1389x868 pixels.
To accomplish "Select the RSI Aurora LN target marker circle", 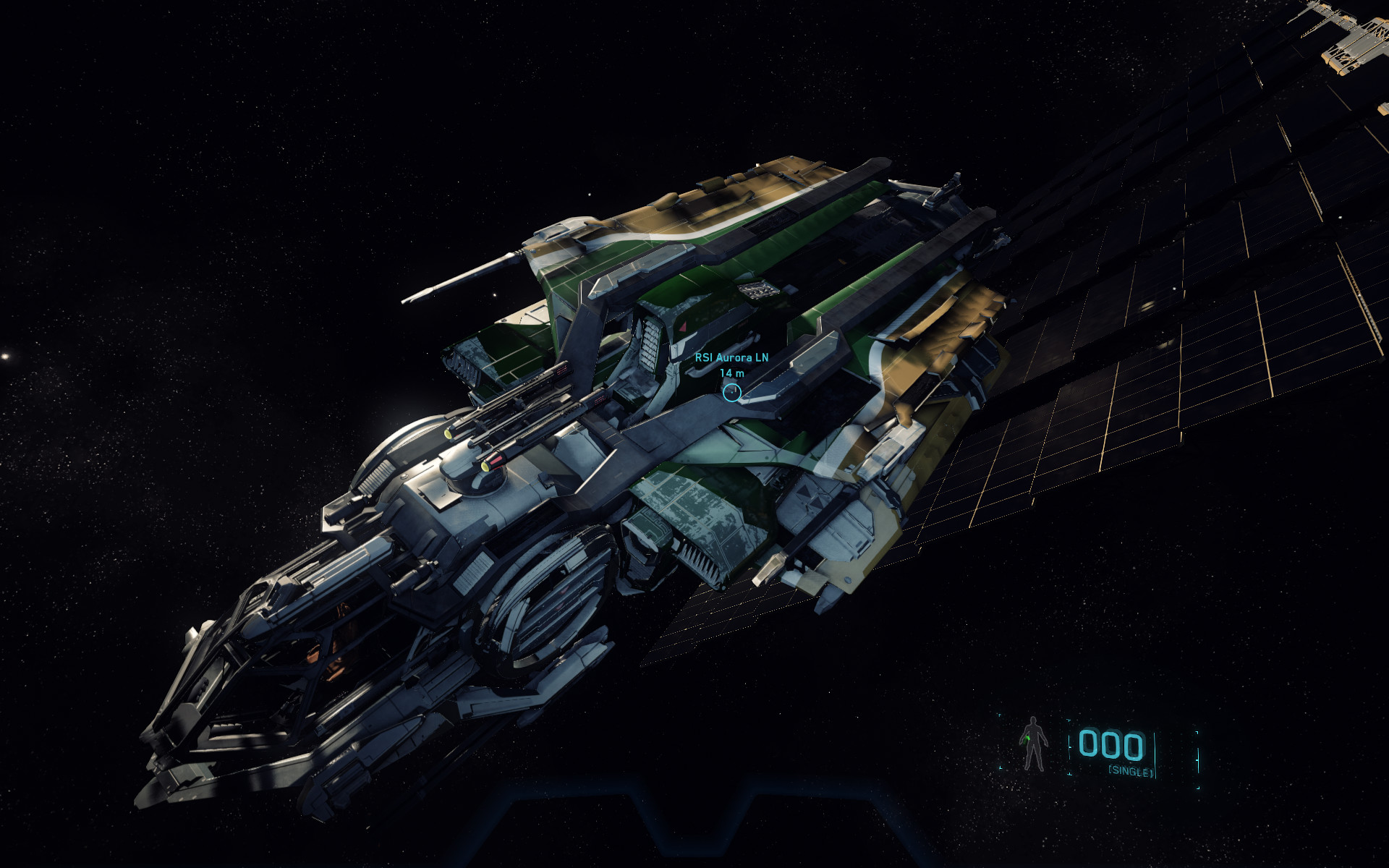I will 732,392.
